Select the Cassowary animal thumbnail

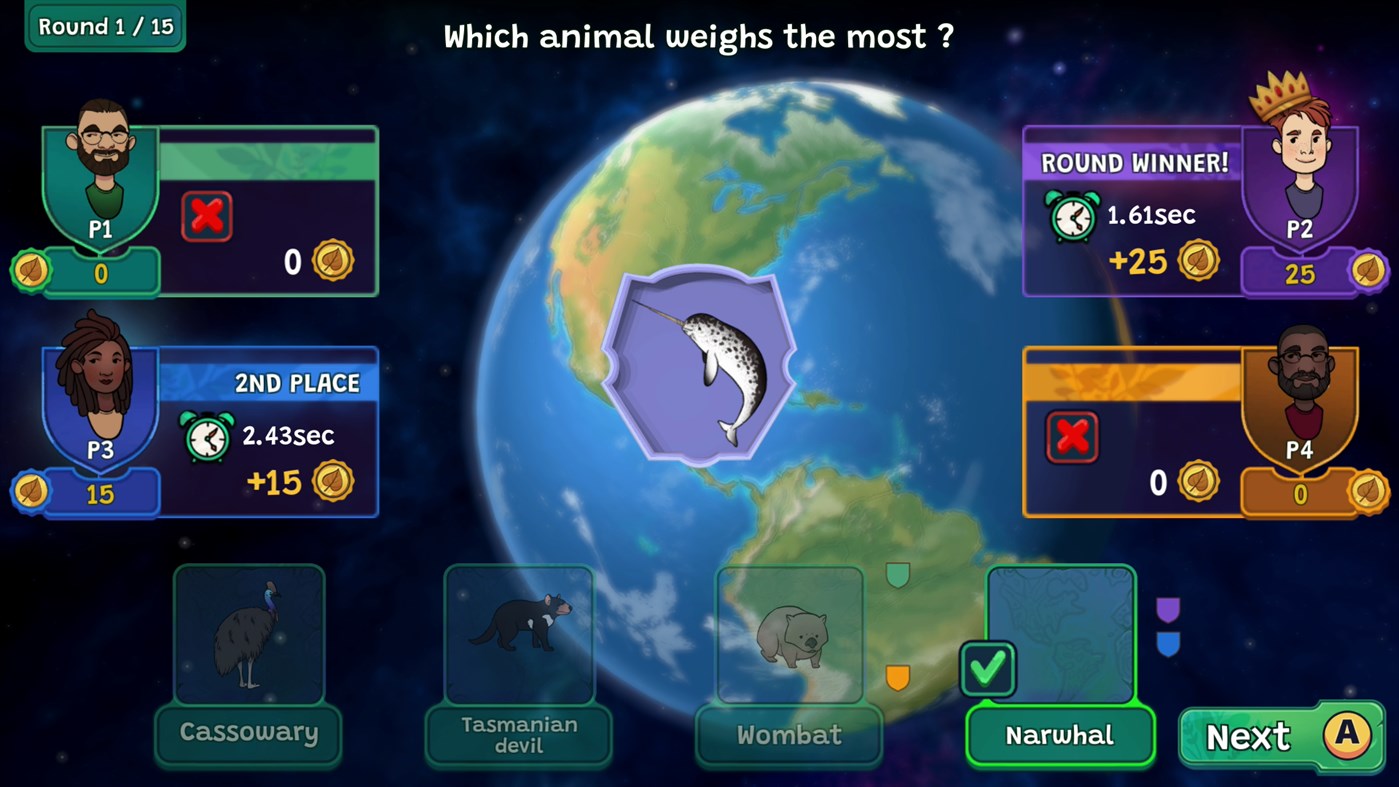tap(248, 635)
